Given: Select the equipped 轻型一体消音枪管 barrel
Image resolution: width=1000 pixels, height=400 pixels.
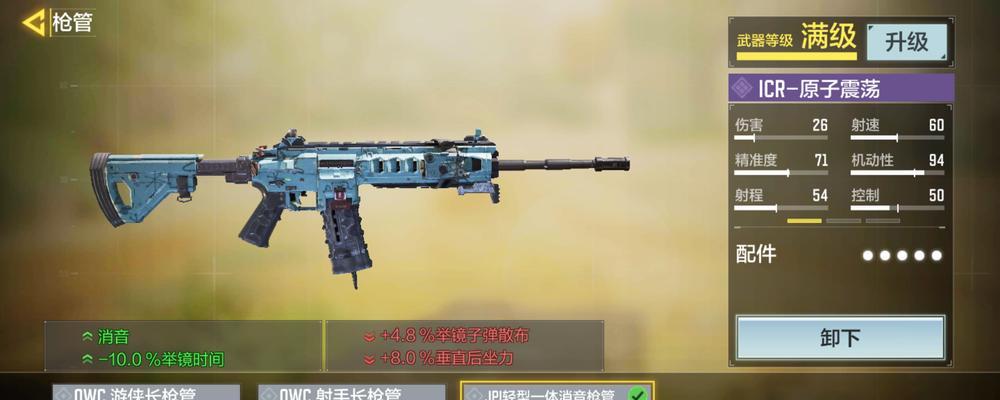Looking at the screenshot, I should (x=556, y=392).
